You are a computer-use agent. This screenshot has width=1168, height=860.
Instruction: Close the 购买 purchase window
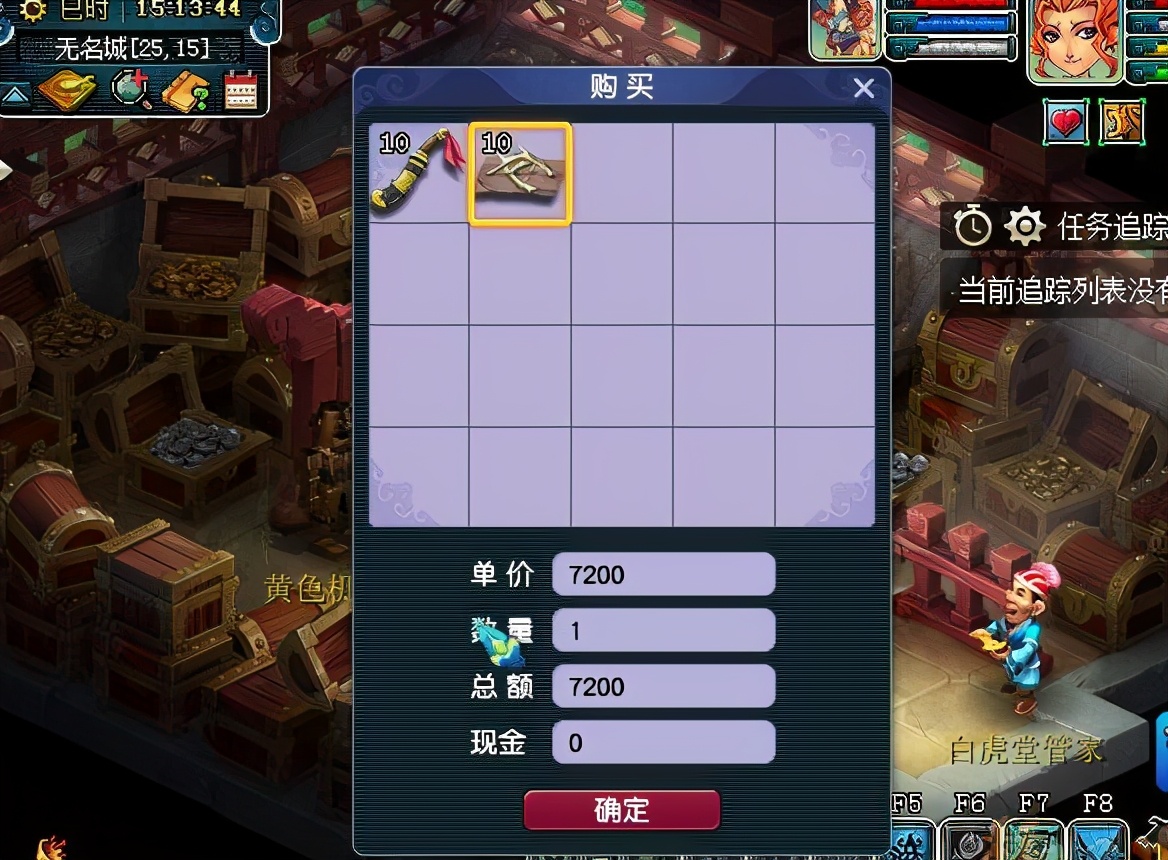pos(864,89)
